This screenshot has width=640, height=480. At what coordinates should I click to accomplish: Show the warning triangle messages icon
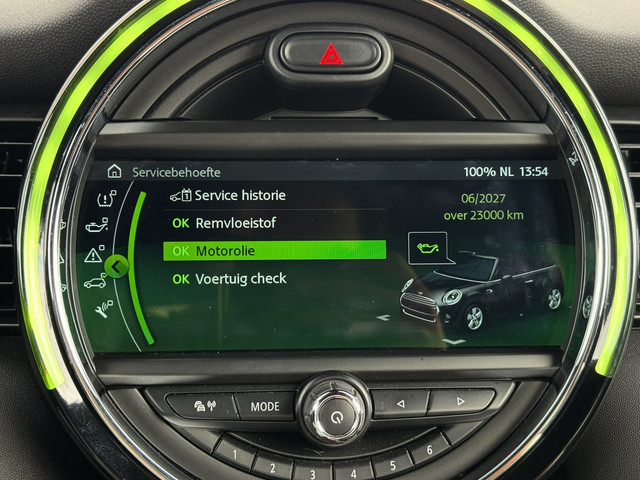(93, 255)
